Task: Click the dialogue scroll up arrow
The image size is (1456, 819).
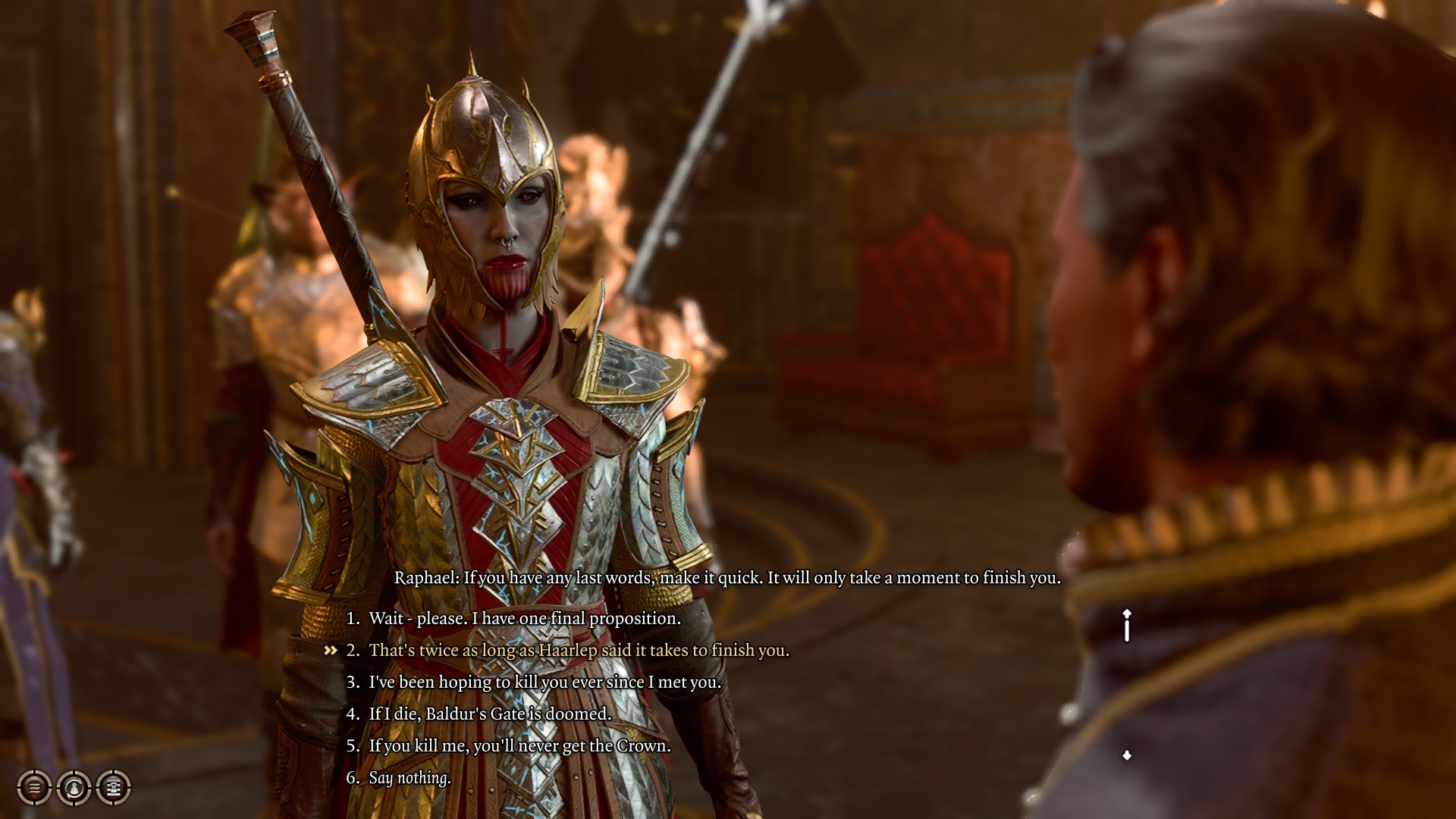Action: tap(1127, 613)
